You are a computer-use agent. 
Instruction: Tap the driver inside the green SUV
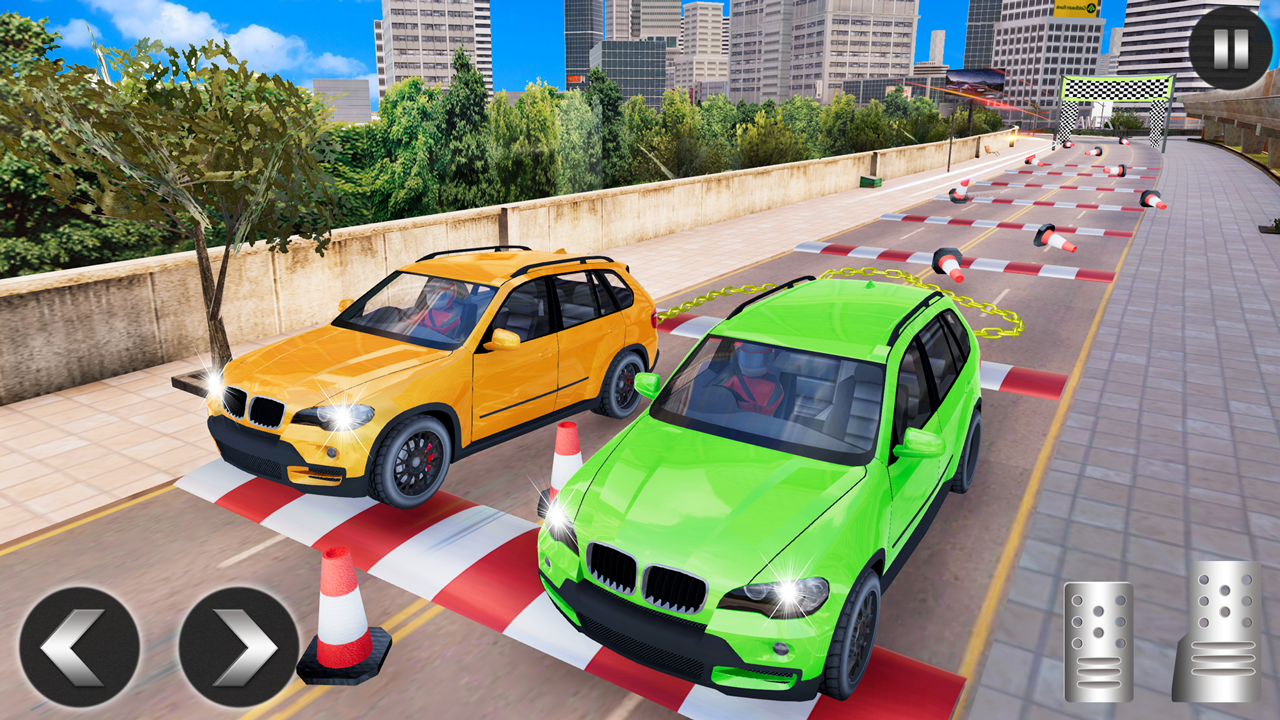click(x=752, y=380)
